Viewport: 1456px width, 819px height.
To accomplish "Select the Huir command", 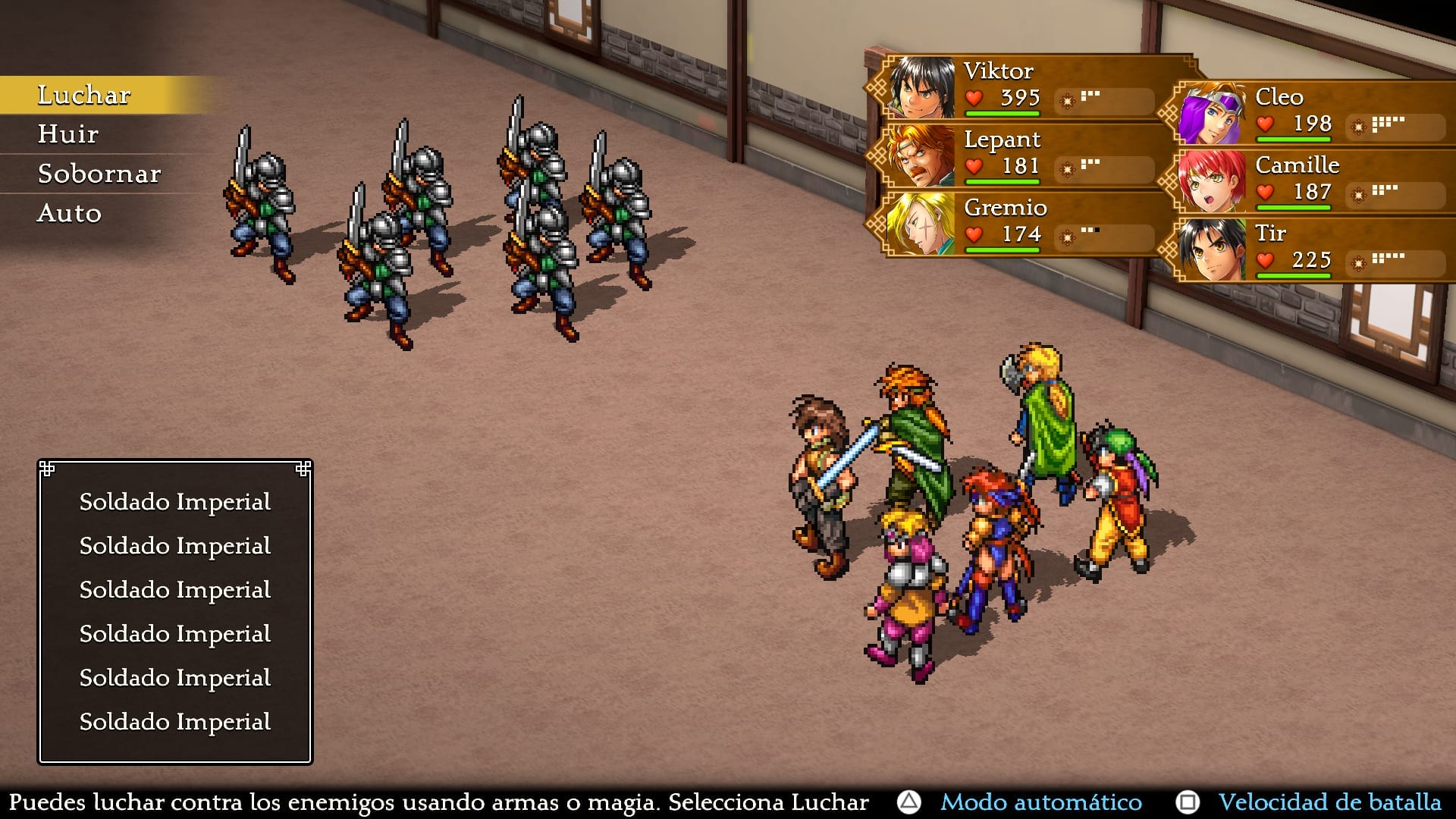I will pyautogui.click(x=67, y=134).
